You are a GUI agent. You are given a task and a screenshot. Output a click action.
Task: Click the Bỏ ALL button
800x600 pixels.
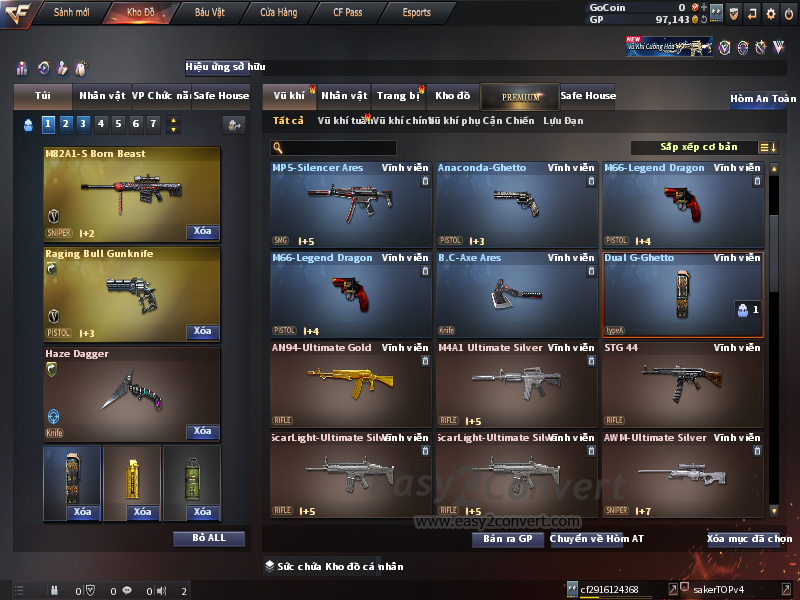[x=209, y=538]
